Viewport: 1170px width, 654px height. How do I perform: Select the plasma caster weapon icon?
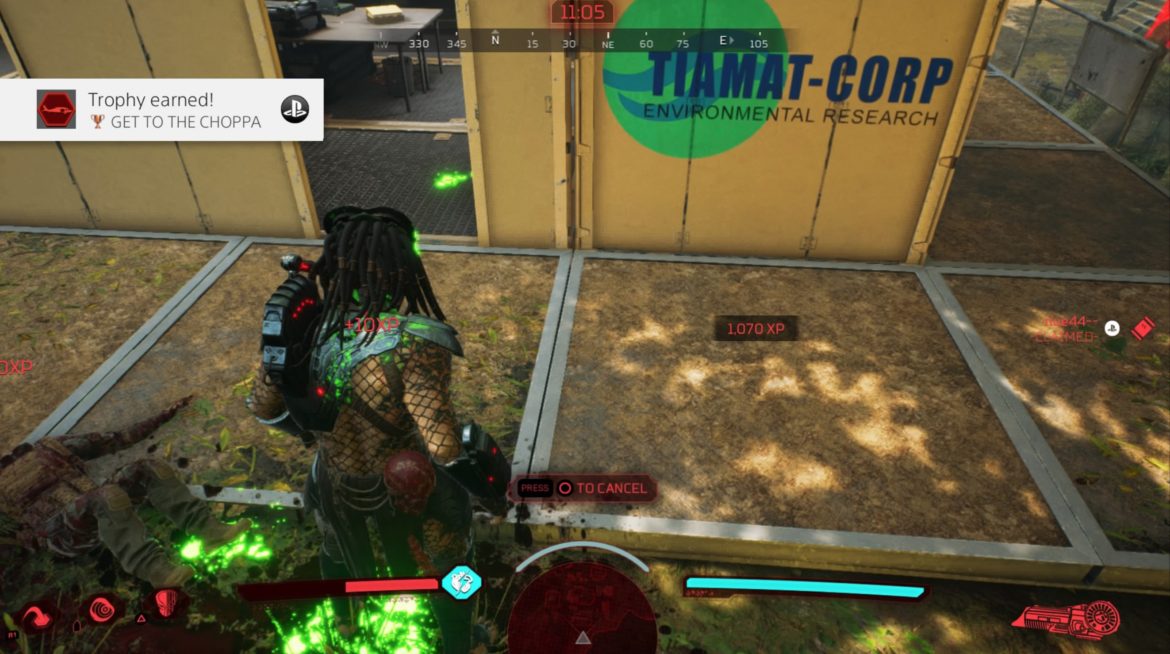pos(1067,618)
